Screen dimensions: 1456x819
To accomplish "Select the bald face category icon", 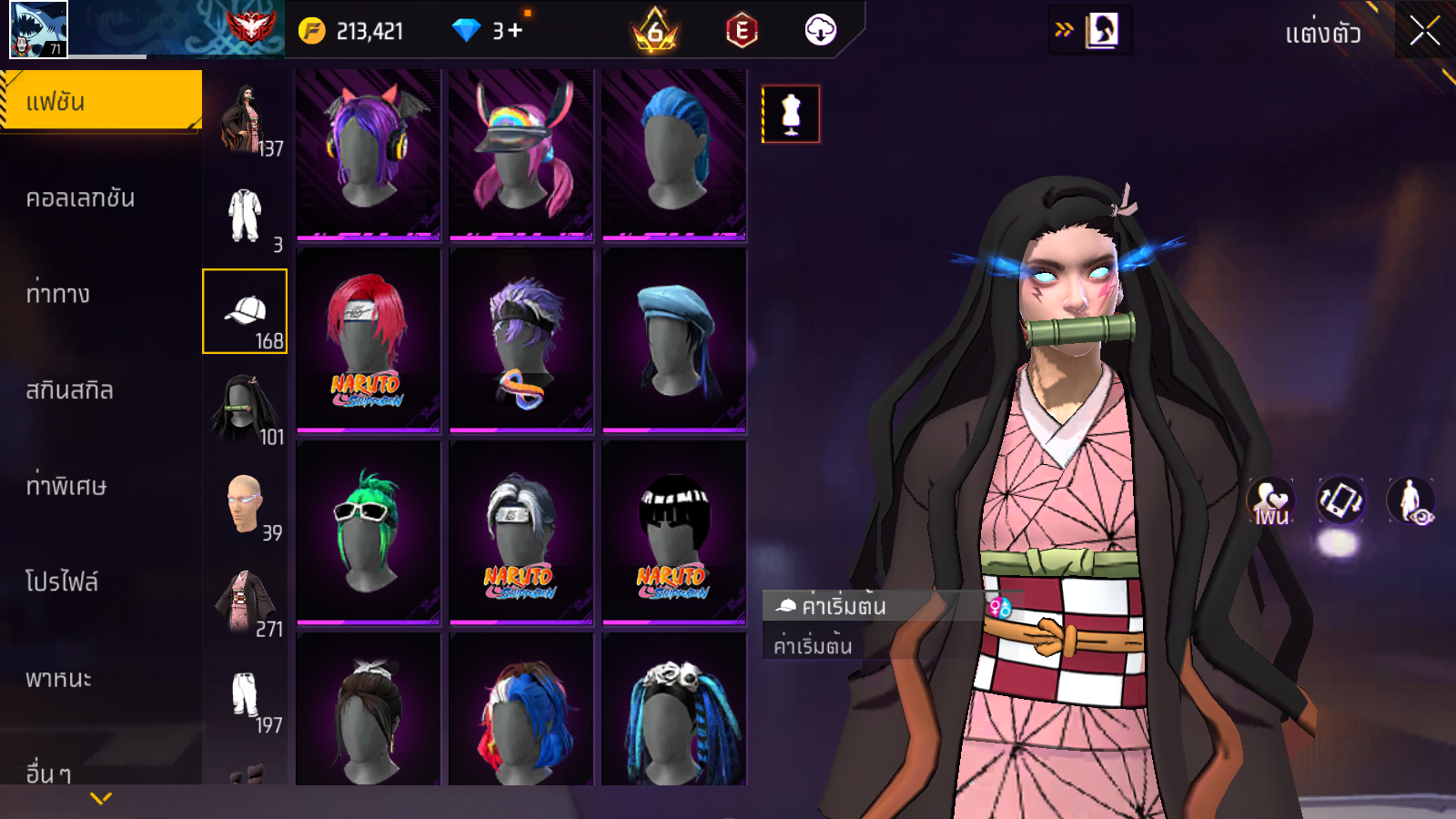I will [x=245, y=504].
